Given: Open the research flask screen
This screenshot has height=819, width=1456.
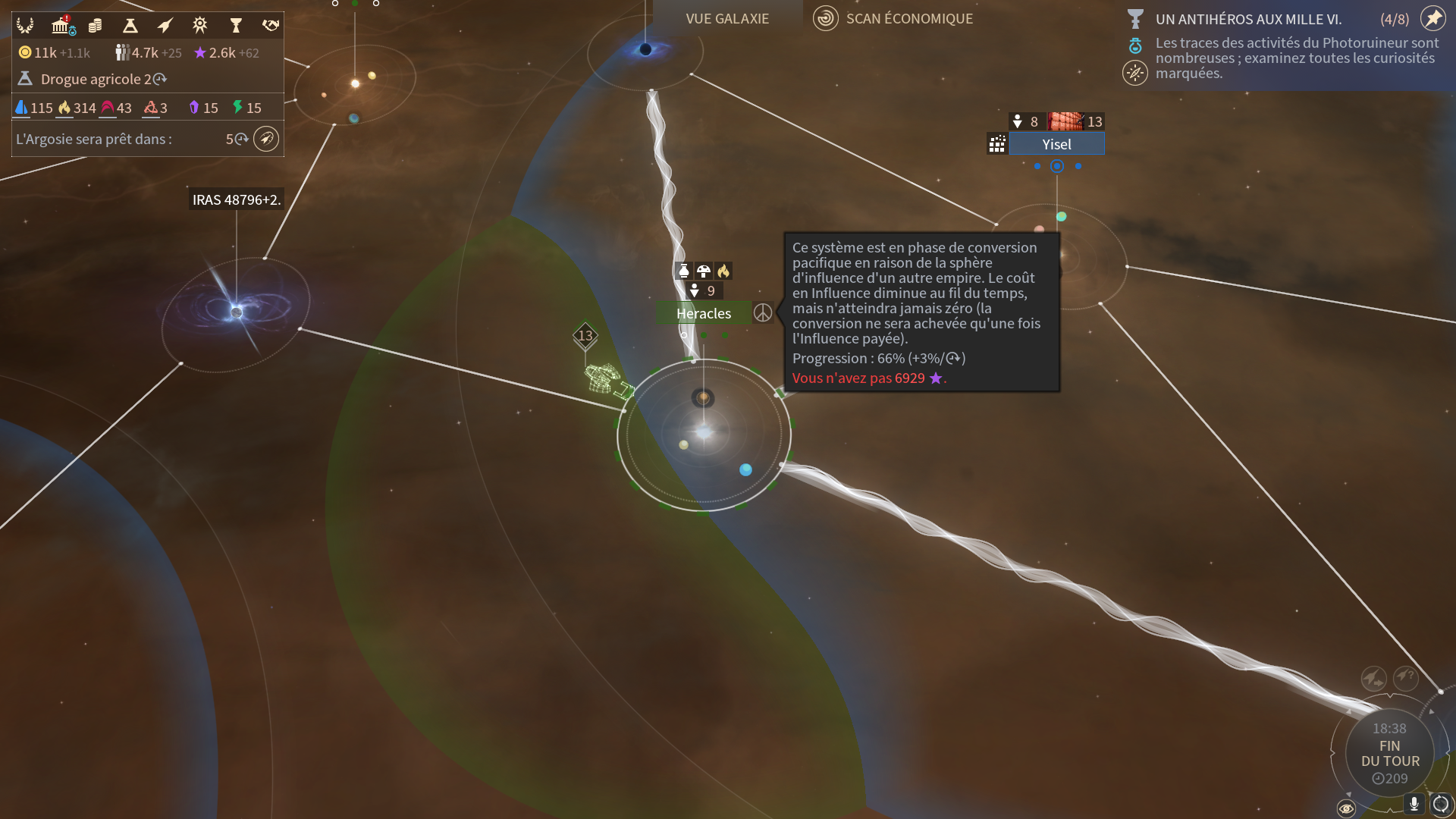Looking at the screenshot, I should pyautogui.click(x=130, y=26).
